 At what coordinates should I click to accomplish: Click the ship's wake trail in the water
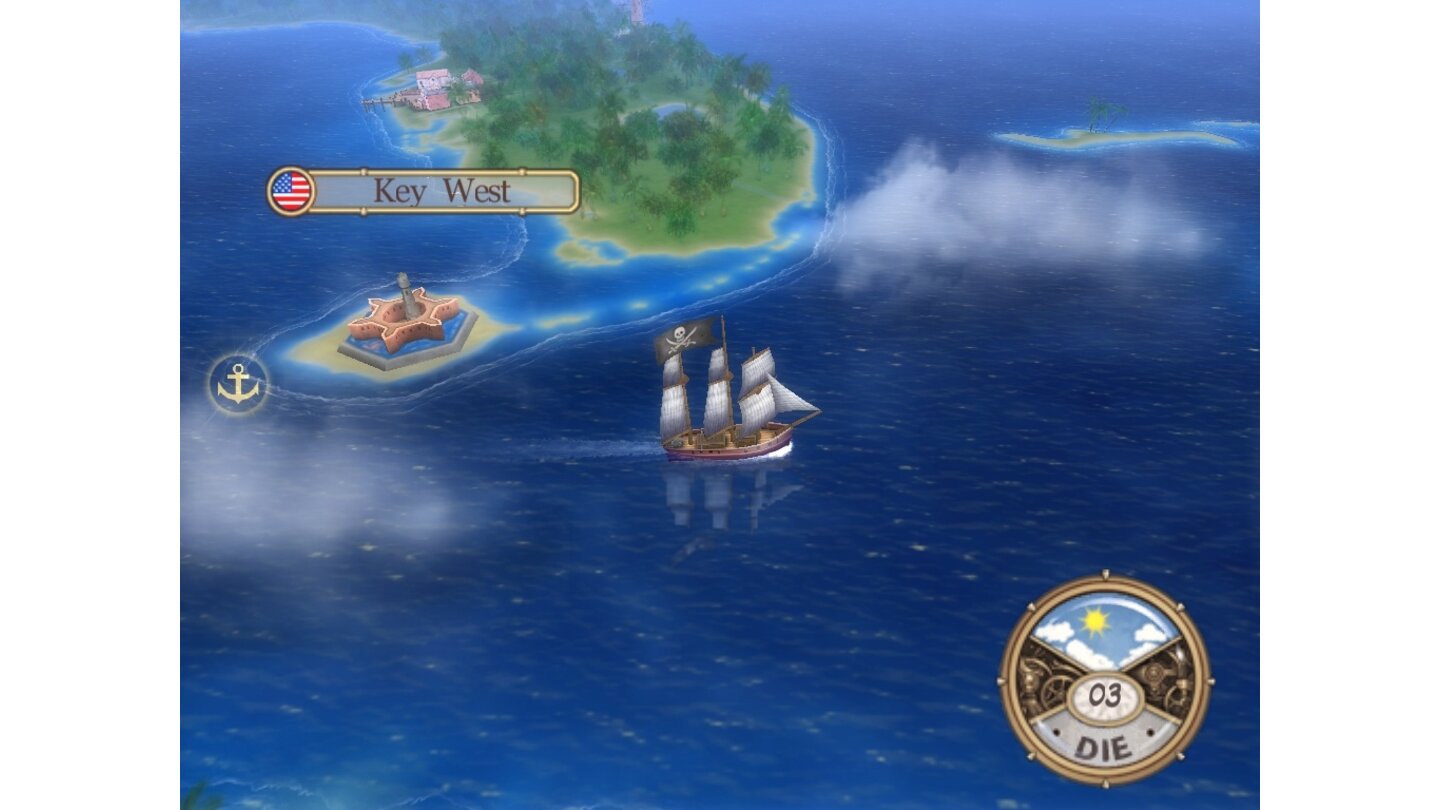(x=610, y=445)
